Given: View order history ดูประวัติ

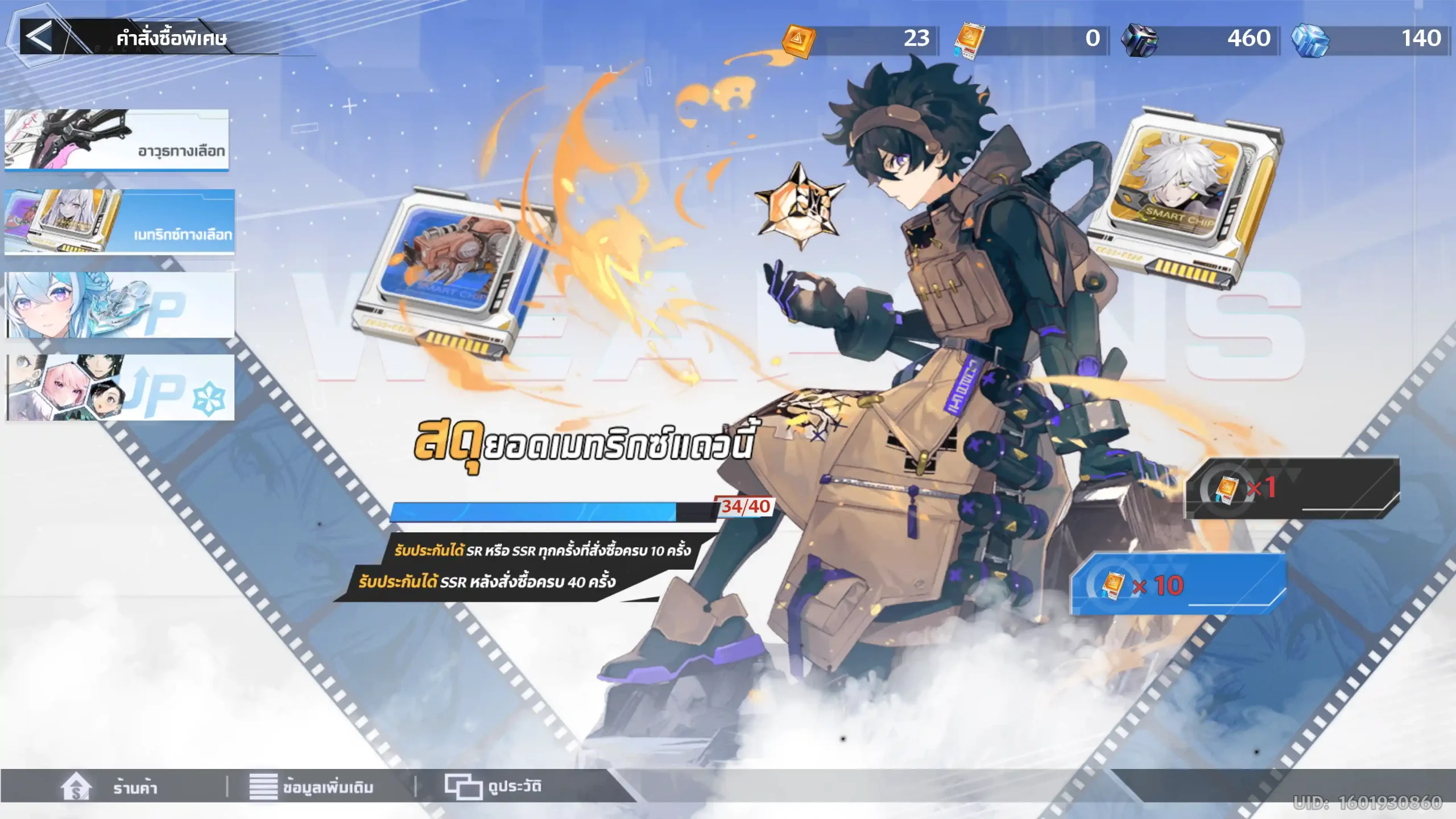Looking at the screenshot, I should (x=493, y=788).
